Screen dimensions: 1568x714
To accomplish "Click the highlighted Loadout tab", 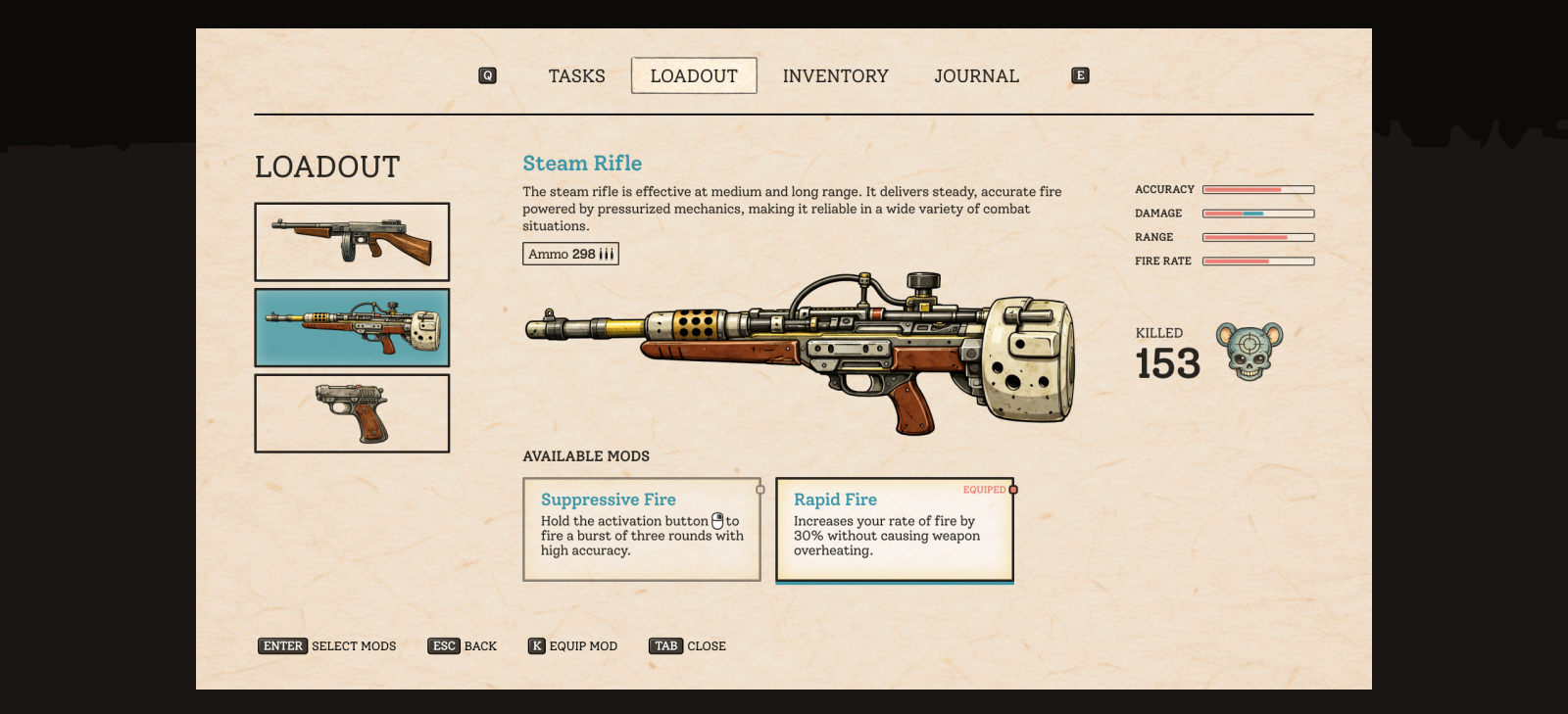I will pos(694,75).
